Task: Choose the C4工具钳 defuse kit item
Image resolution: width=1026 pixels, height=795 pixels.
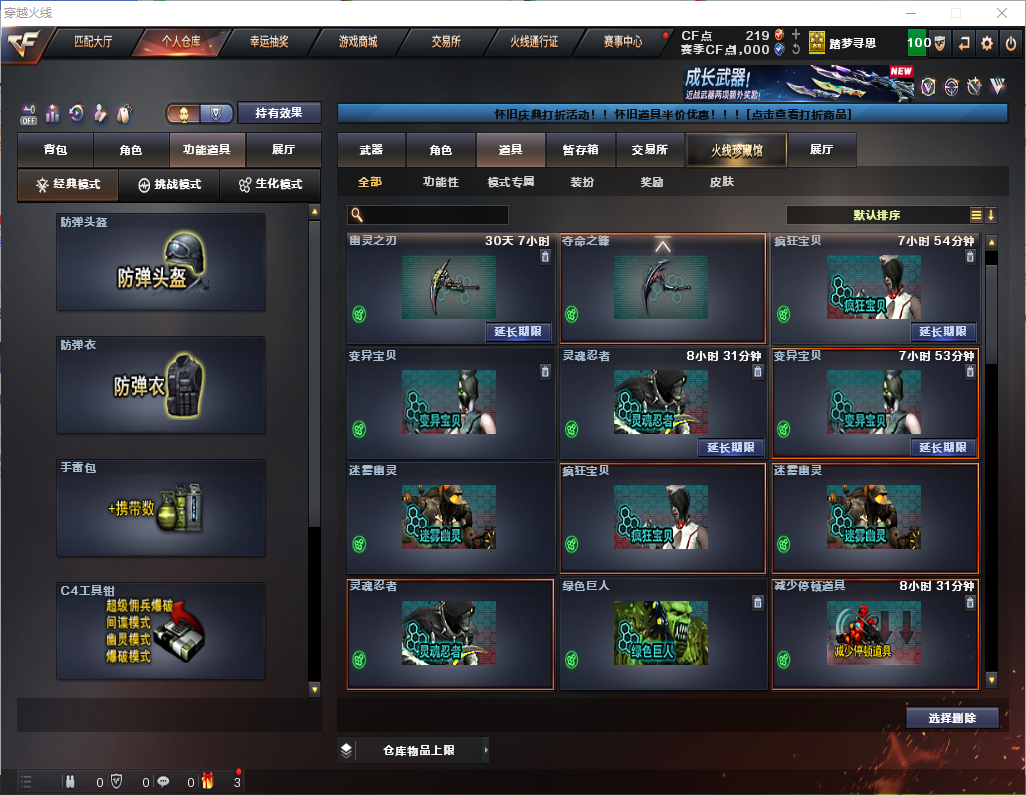Action: (161, 631)
